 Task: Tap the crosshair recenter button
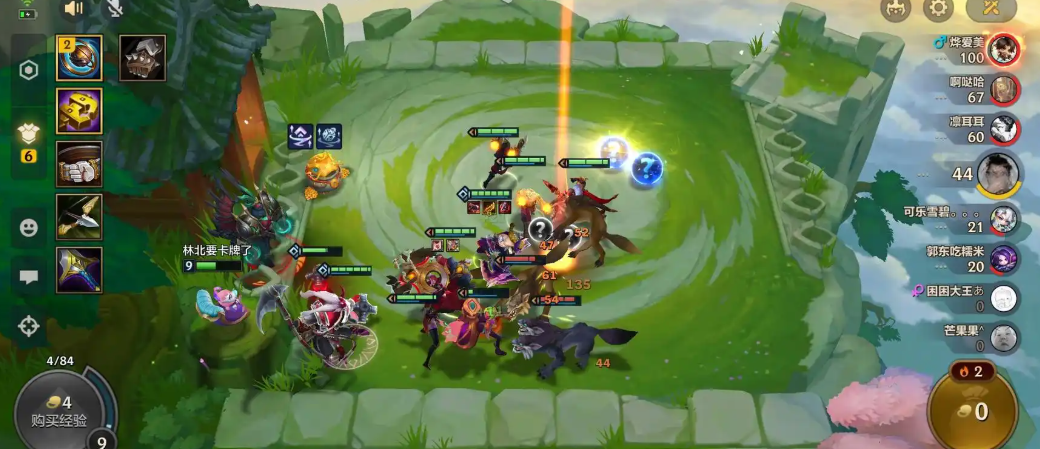click(29, 325)
